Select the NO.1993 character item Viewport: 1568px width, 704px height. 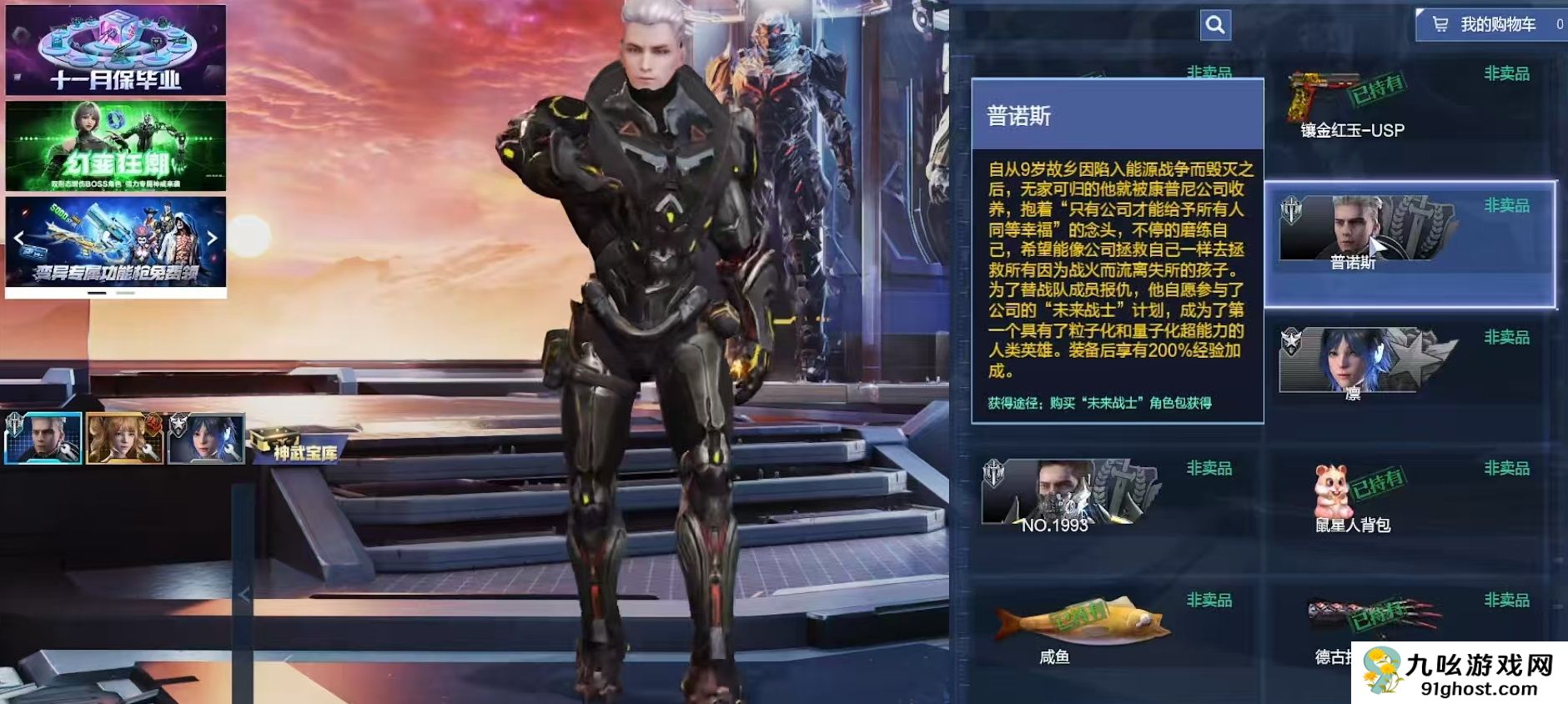coord(1072,500)
